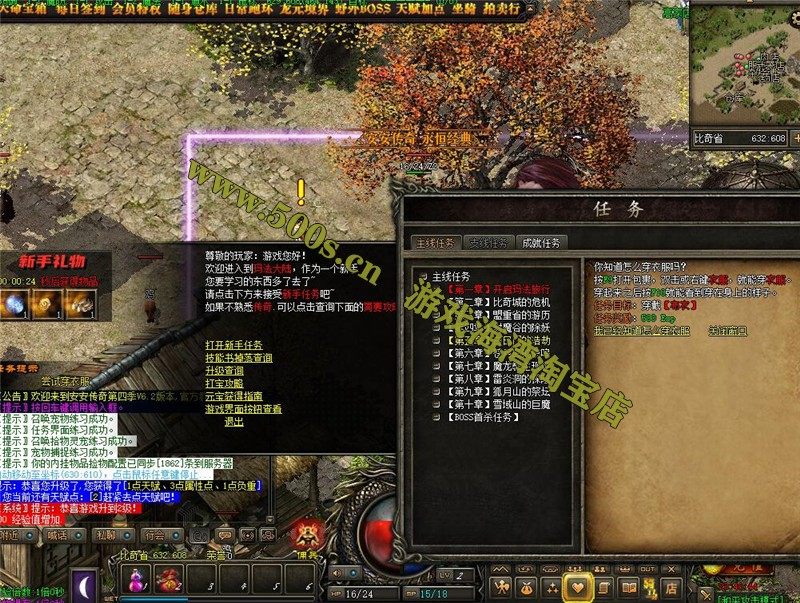The width and height of the screenshot is (800, 603).
Task: Select the 主线任务 tab
Action: (x=435, y=242)
